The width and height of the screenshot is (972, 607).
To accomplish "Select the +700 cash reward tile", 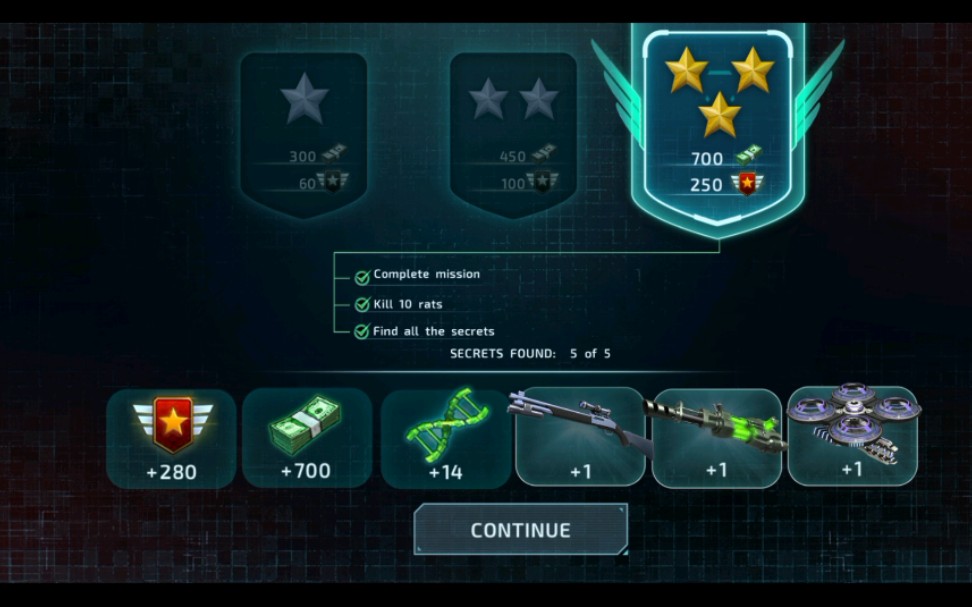I will click(x=307, y=438).
